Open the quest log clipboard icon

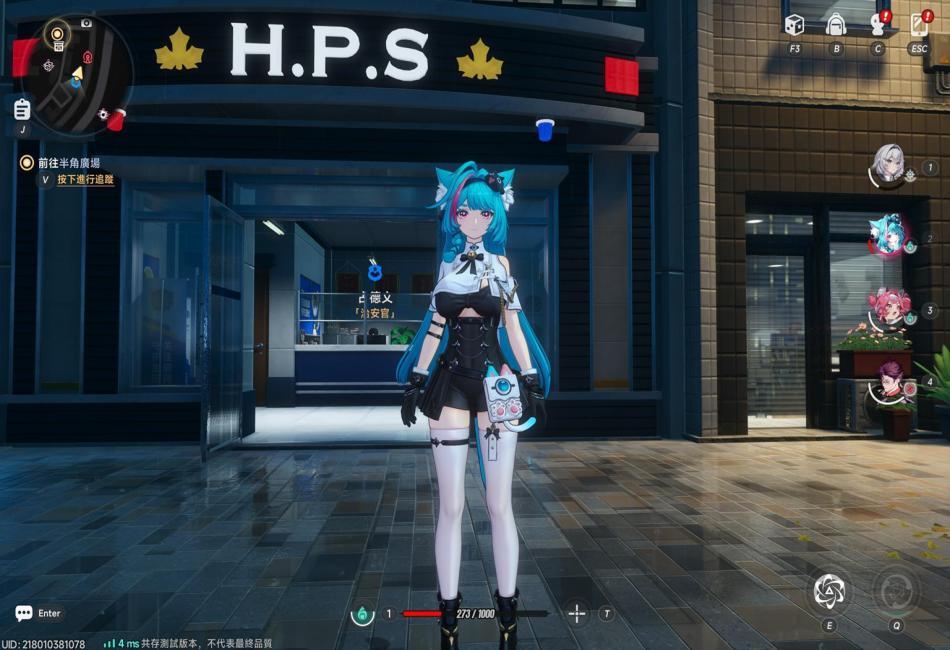[x=22, y=108]
